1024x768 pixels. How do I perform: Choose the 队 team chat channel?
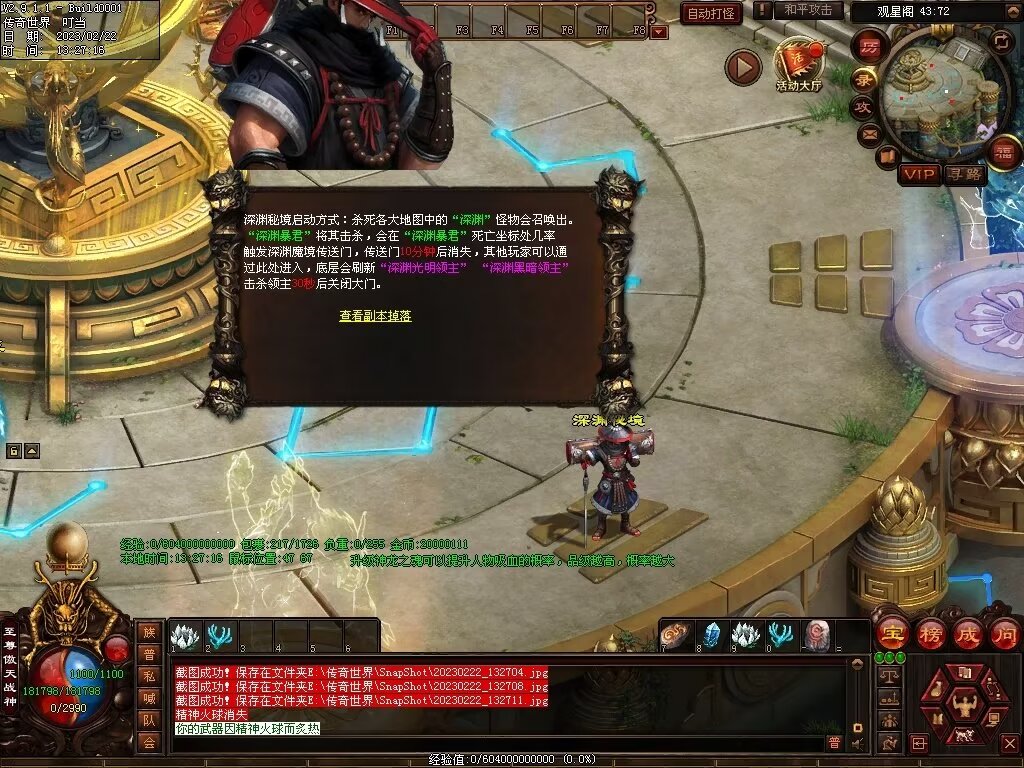149,720
